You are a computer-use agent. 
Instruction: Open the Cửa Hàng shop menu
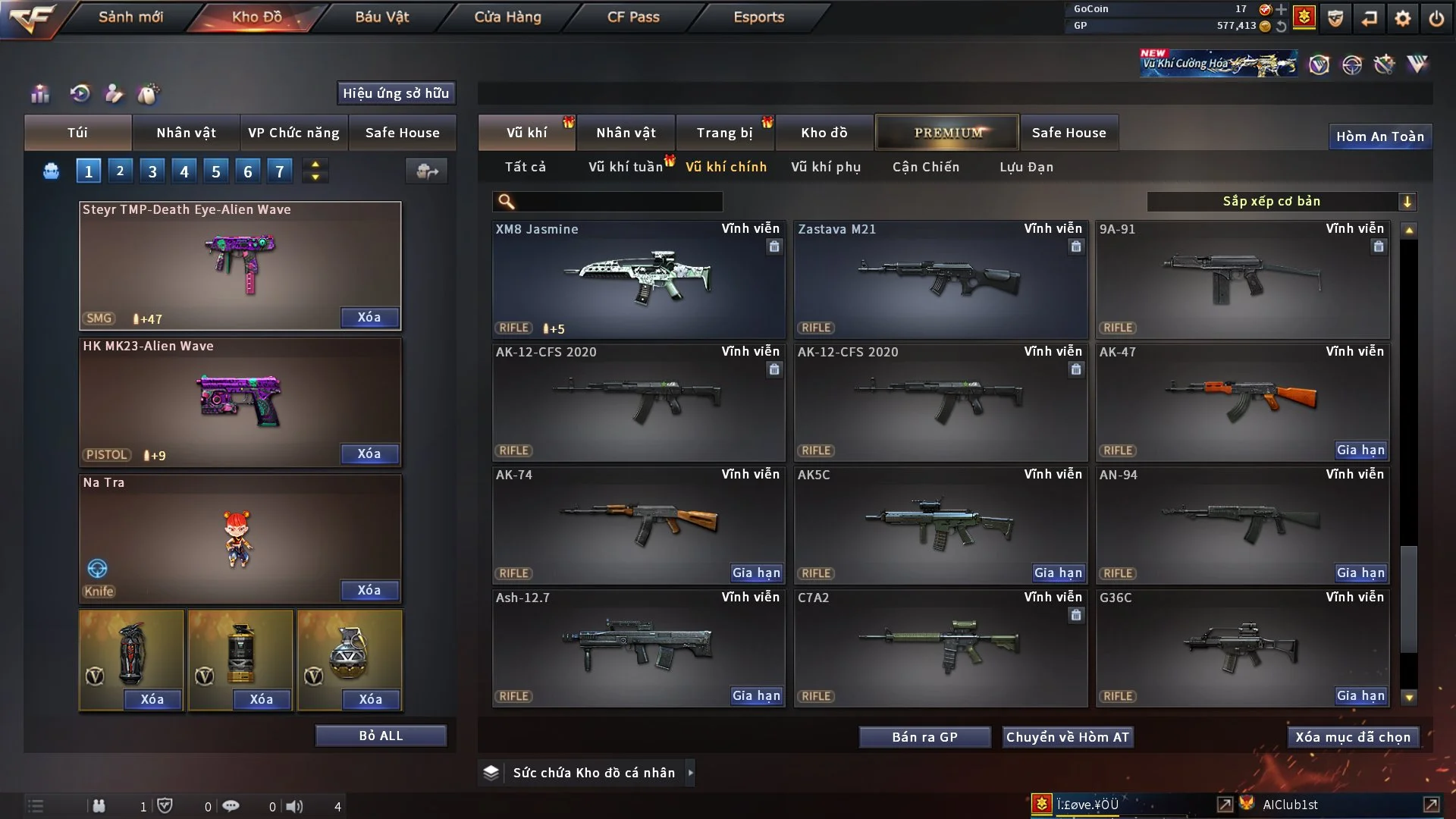click(x=507, y=17)
